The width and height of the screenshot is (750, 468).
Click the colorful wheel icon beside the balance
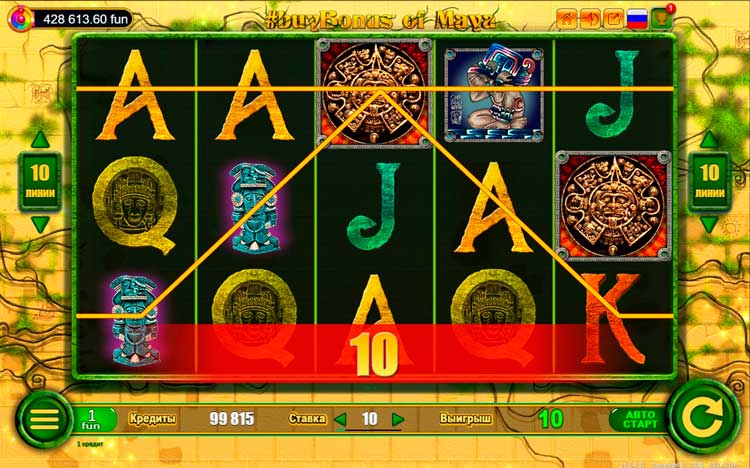(19, 19)
